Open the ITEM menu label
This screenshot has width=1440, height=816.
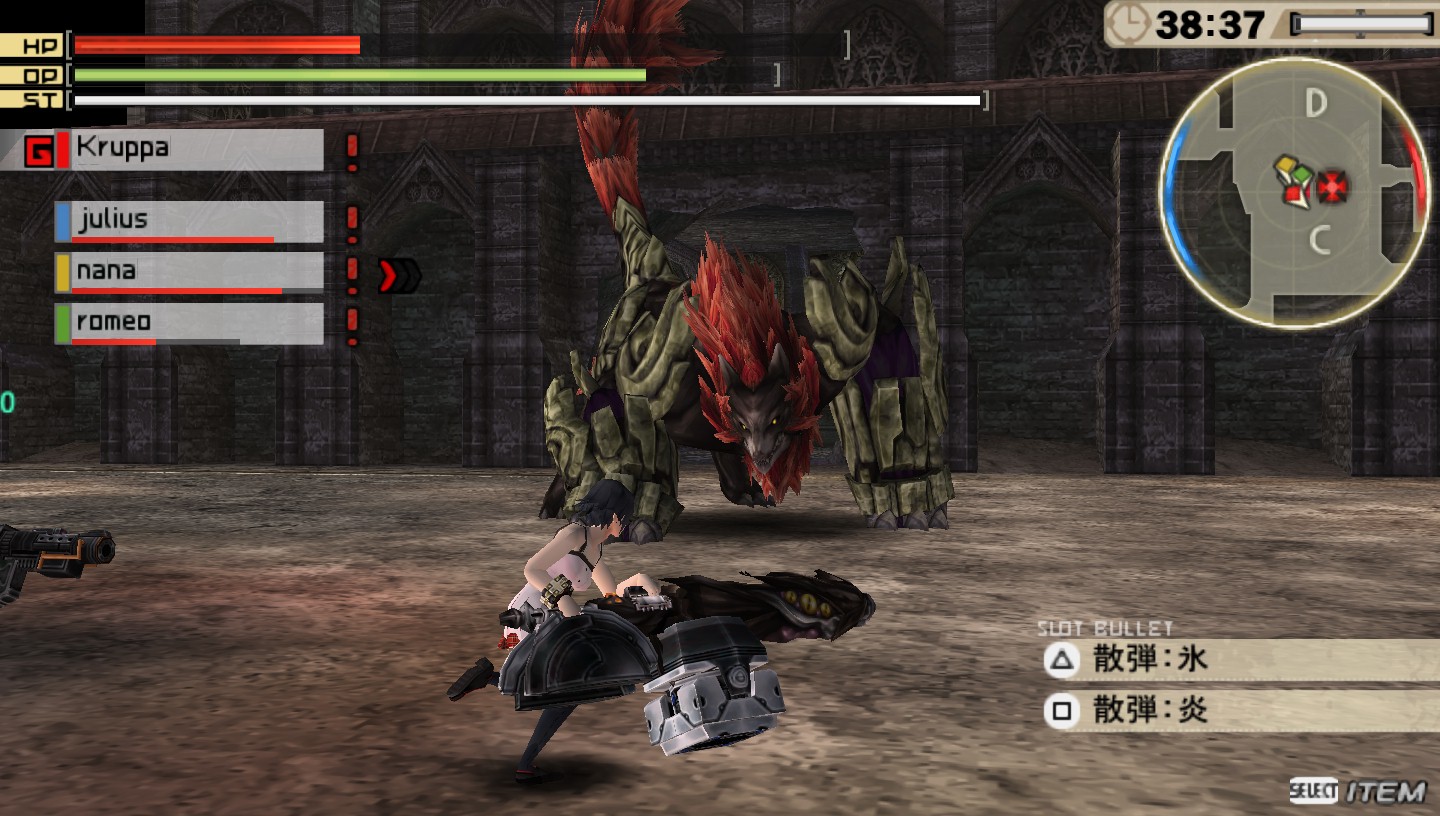coord(1384,792)
